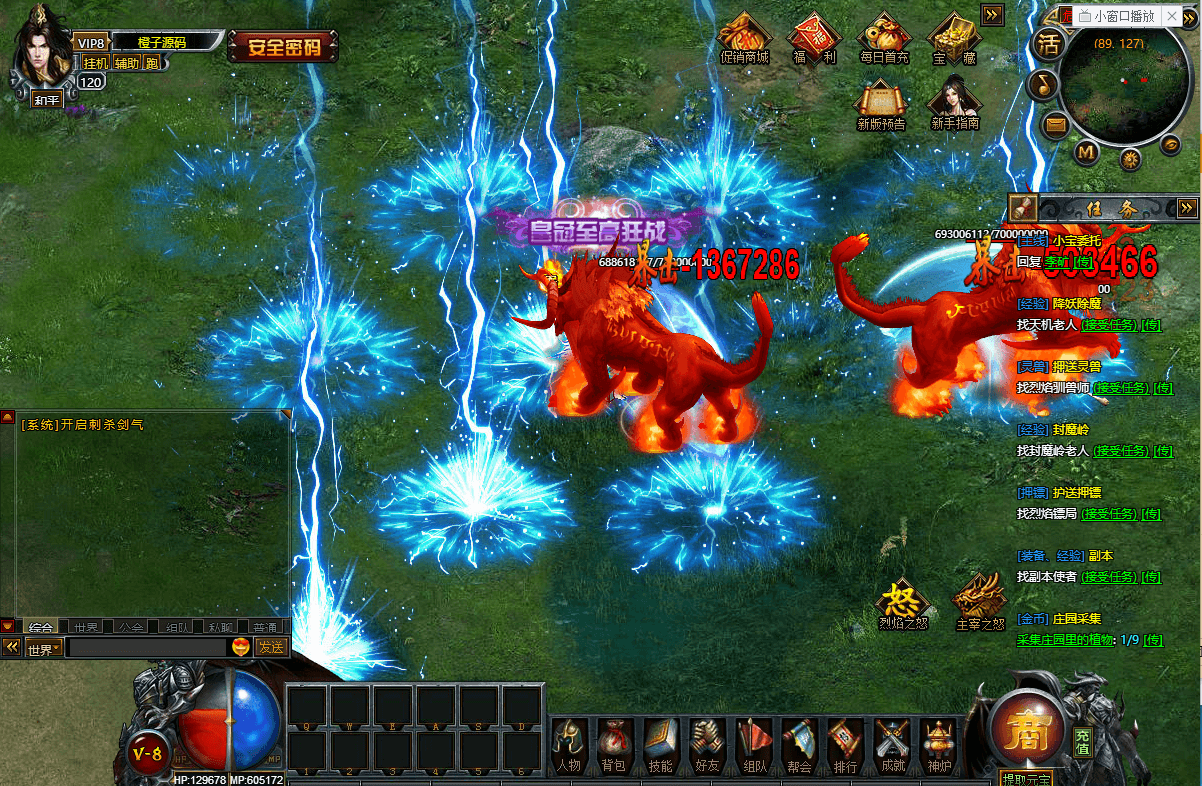Open the 安全密码 security password button

tap(284, 46)
